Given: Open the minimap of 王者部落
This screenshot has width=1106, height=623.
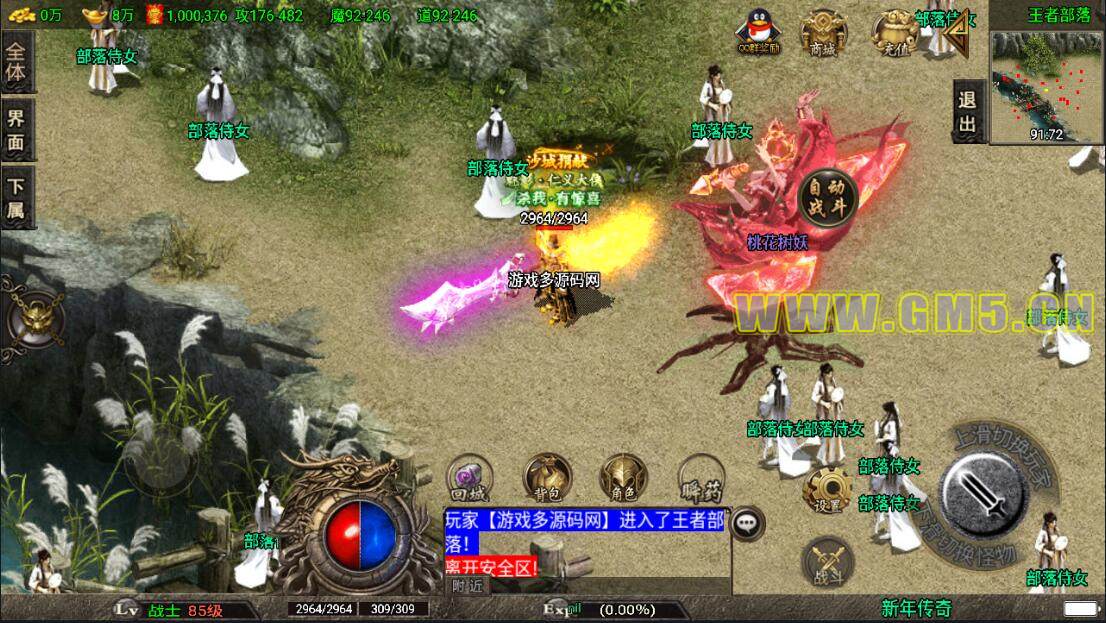Looking at the screenshot, I should tap(1047, 86).
